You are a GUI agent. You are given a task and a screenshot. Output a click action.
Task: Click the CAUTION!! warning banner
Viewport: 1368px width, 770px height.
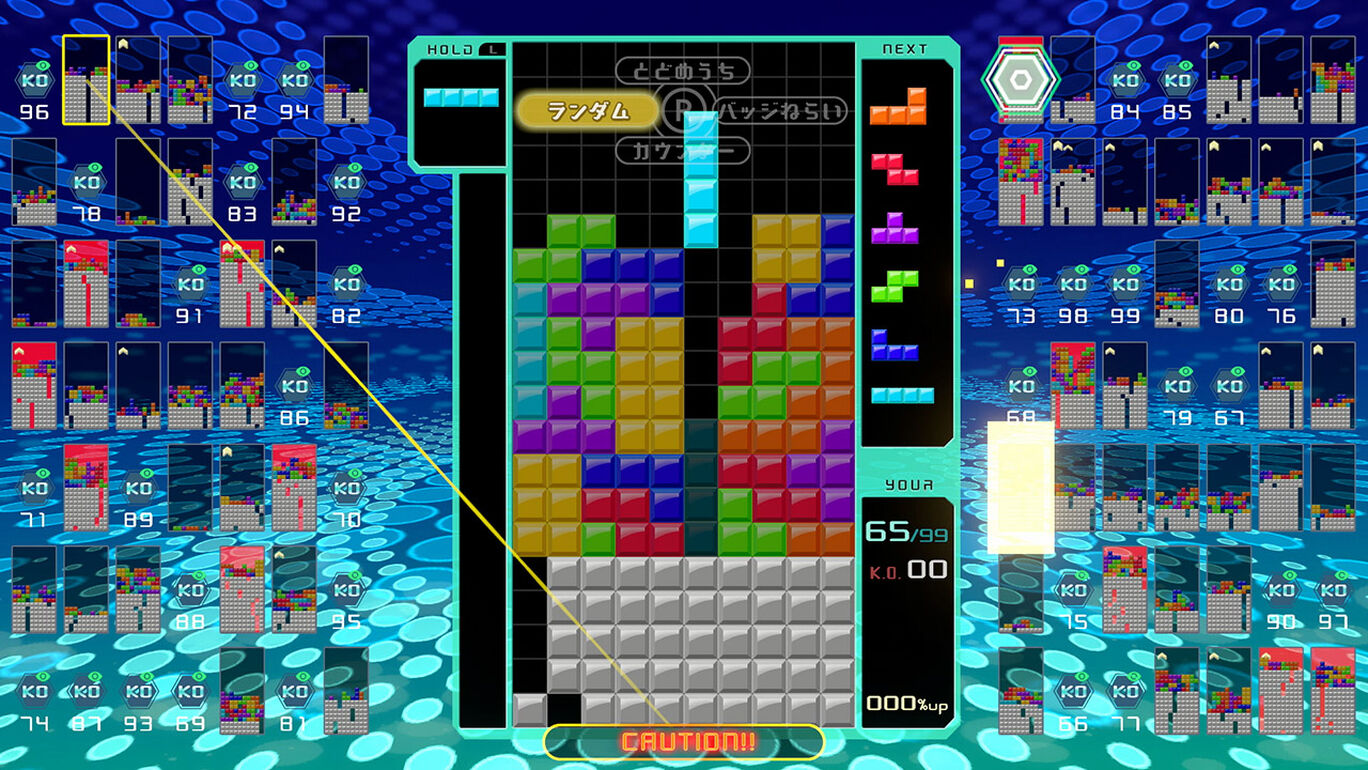point(683,744)
